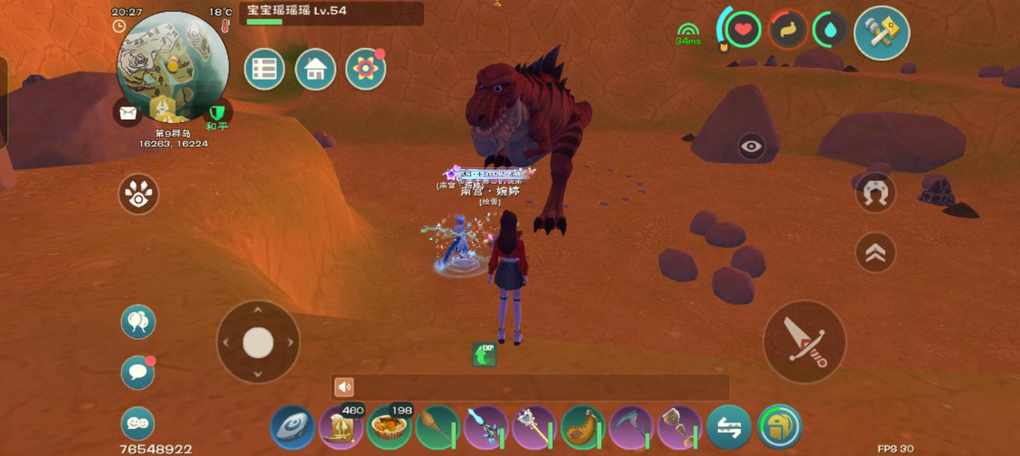Click the chat bar speaker icon

click(345, 387)
